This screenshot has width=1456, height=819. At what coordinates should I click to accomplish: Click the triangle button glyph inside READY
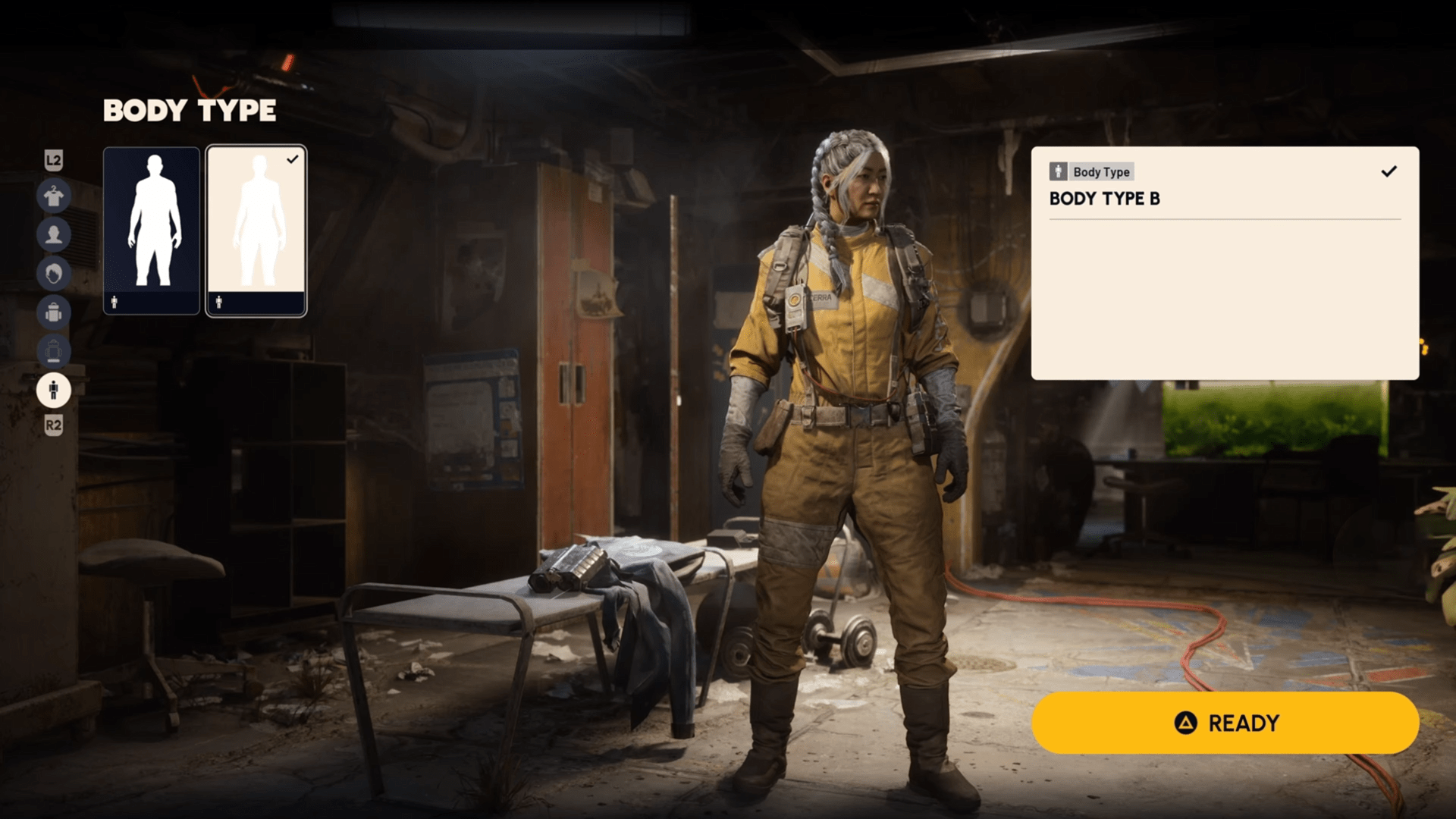pyautogui.click(x=1188, y=723)
